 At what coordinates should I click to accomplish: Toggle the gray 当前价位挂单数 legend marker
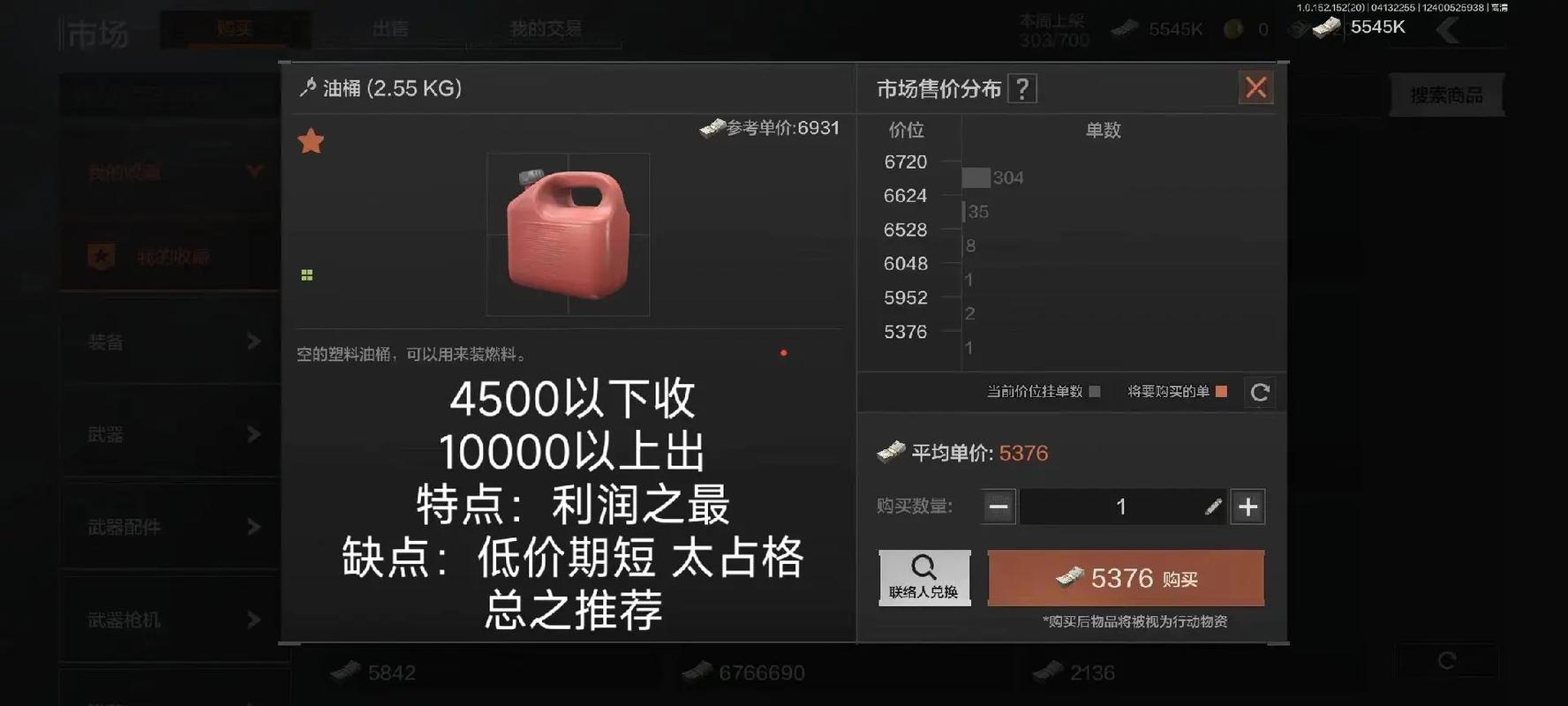point(1095,392)
